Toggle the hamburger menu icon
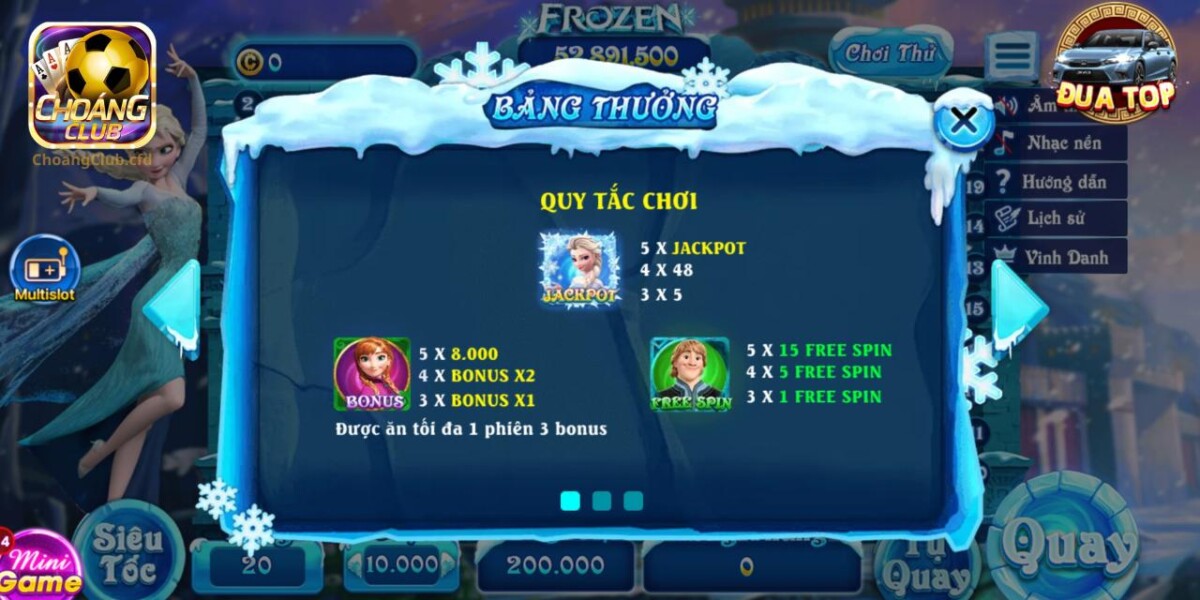This screenshot has height=600, width=1200. pyautogui.click(x=1011, y=55)
